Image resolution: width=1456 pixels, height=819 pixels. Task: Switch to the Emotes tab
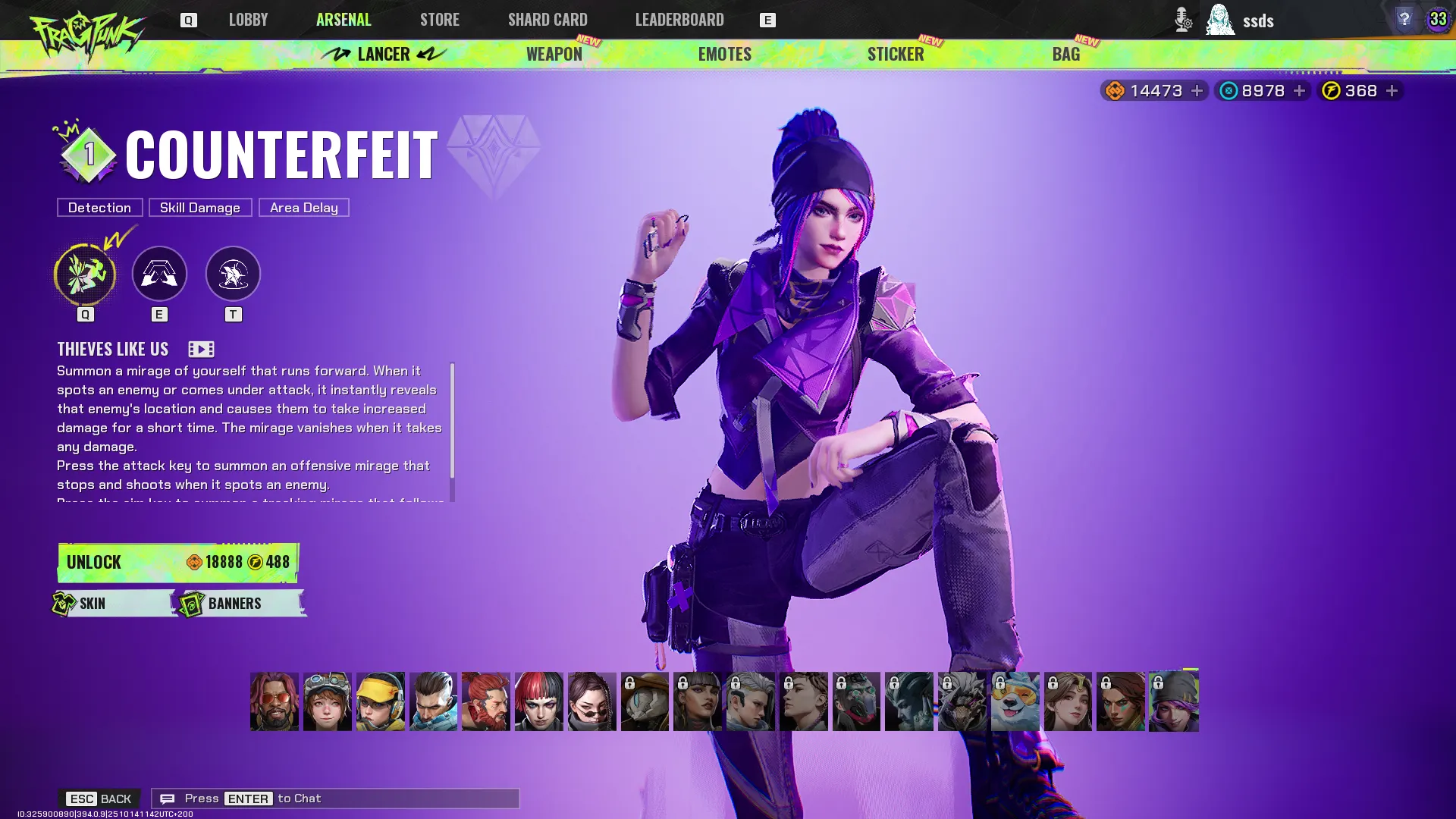pyautogui.click(x=724, y=54)
